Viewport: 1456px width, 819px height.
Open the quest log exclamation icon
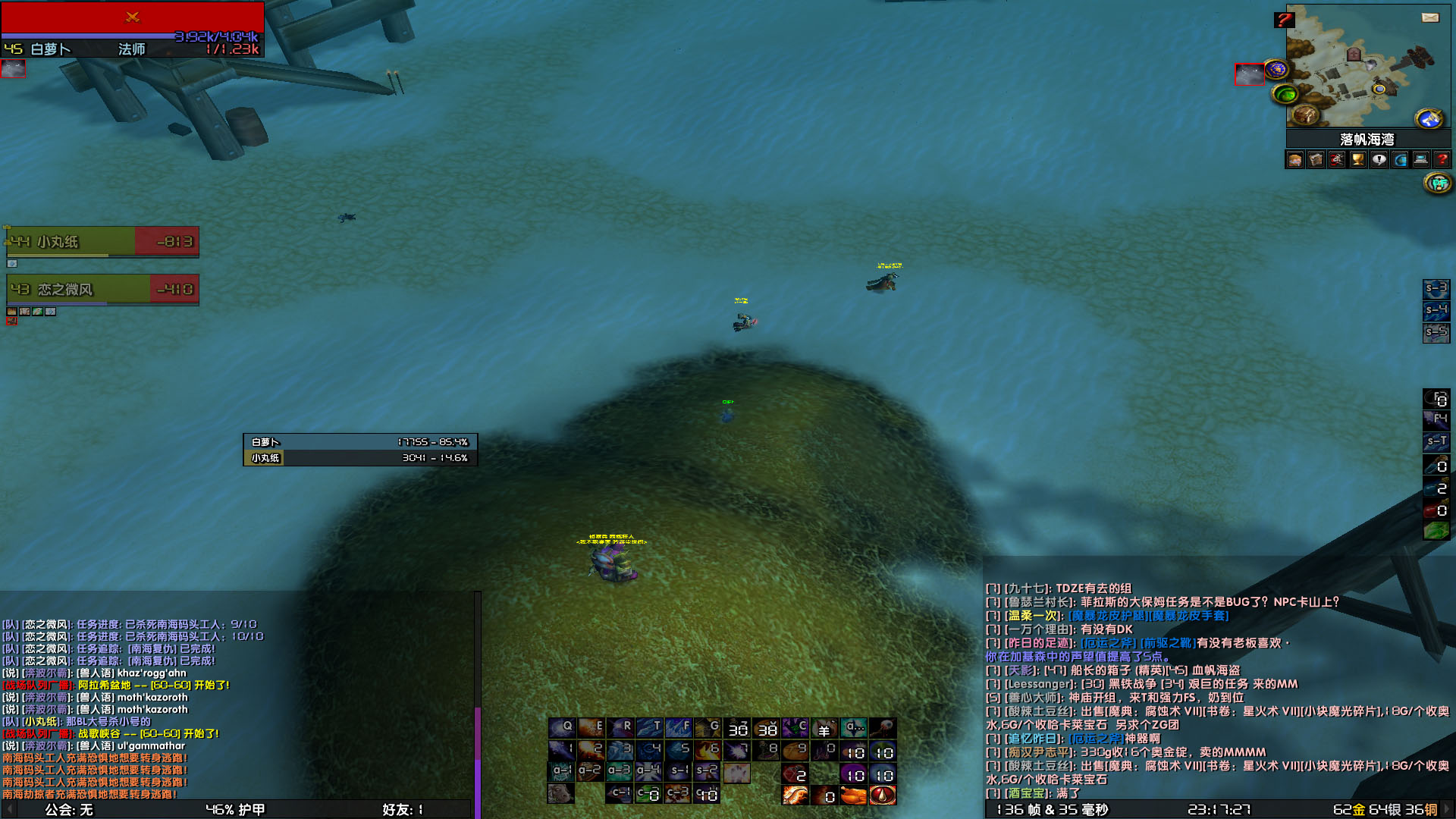click(1379, 159)
